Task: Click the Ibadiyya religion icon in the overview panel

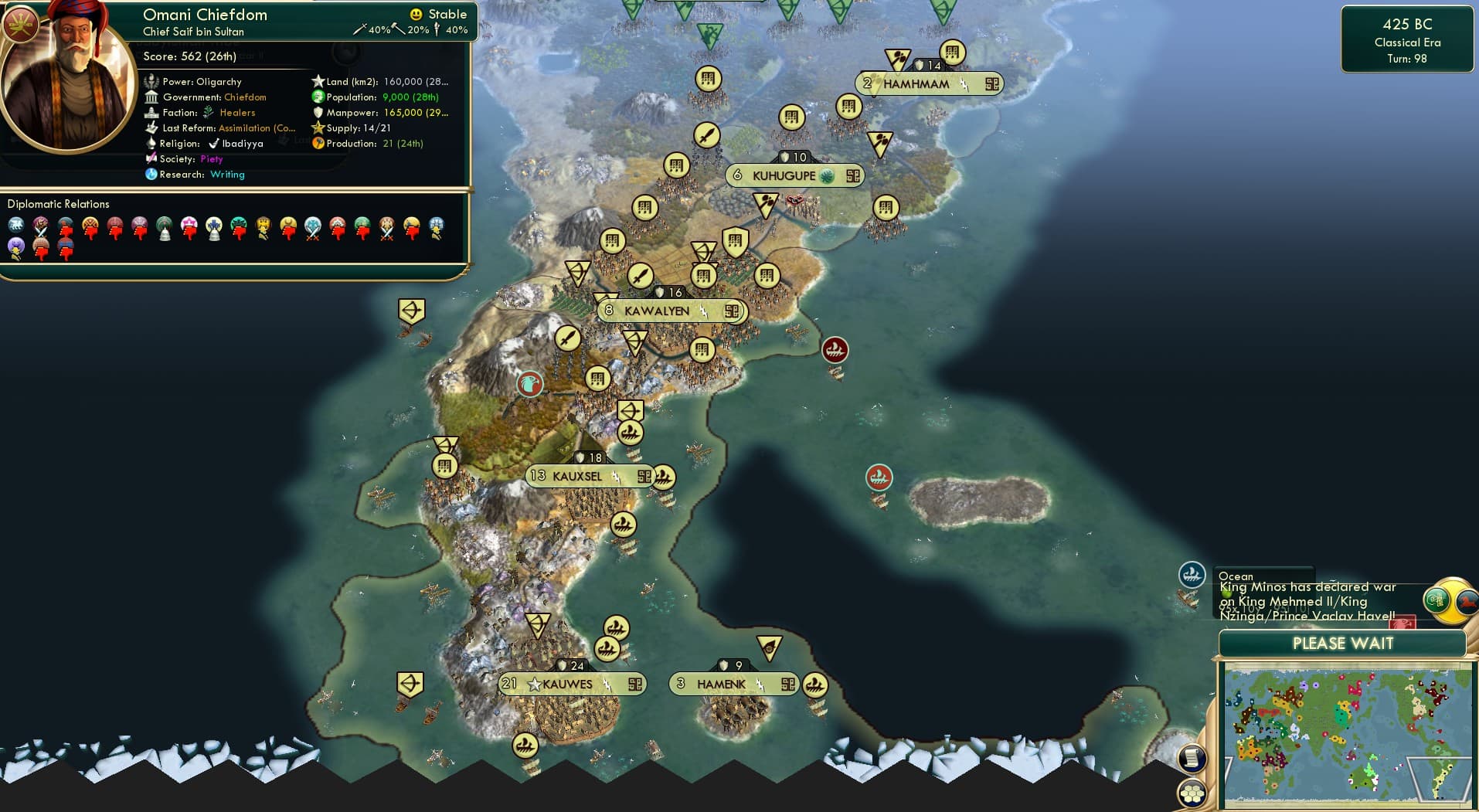Action: pos(214,144)
